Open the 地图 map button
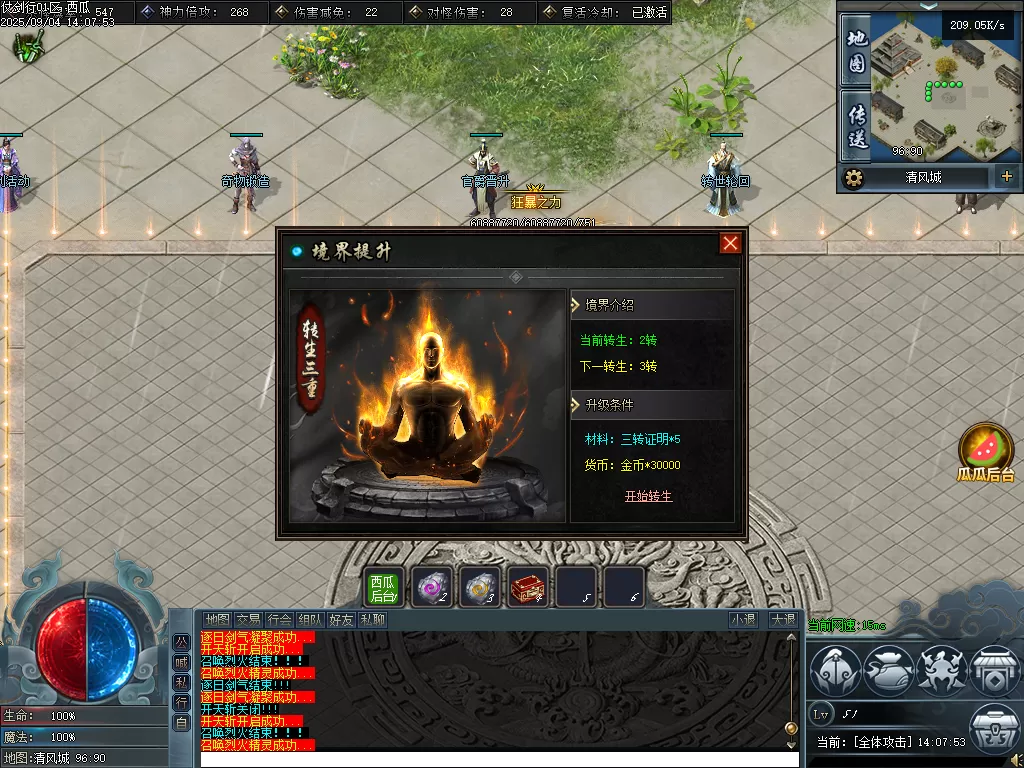1024x768 pixels. (x=857, y=50)
